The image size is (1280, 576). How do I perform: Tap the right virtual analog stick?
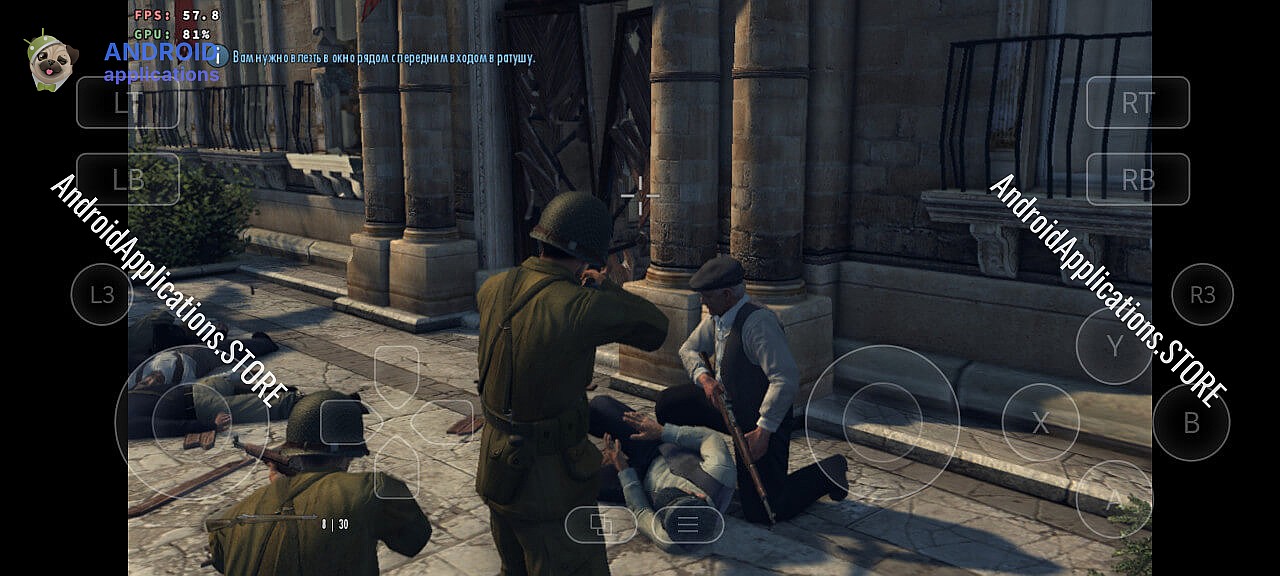pos(882,422)
